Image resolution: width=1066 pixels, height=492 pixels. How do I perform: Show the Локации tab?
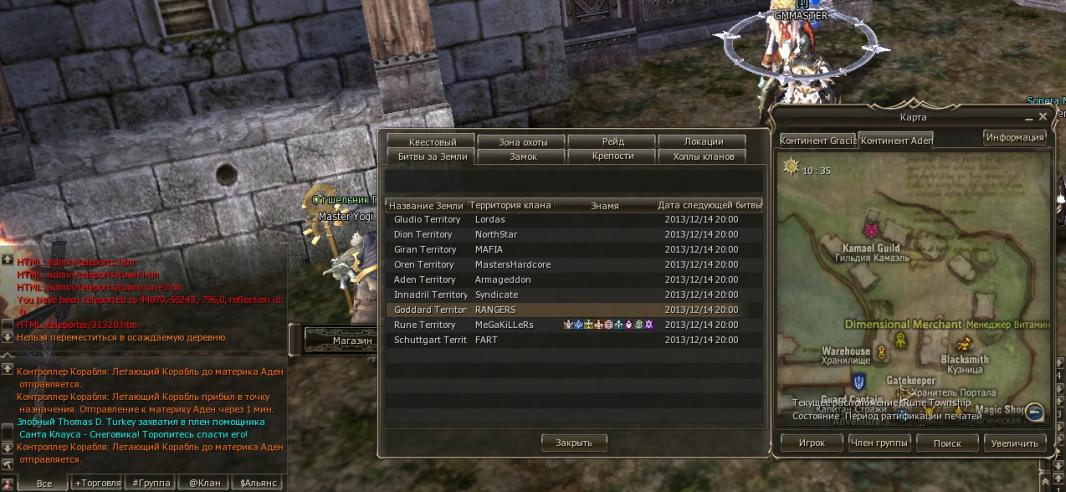click(703, 142)
